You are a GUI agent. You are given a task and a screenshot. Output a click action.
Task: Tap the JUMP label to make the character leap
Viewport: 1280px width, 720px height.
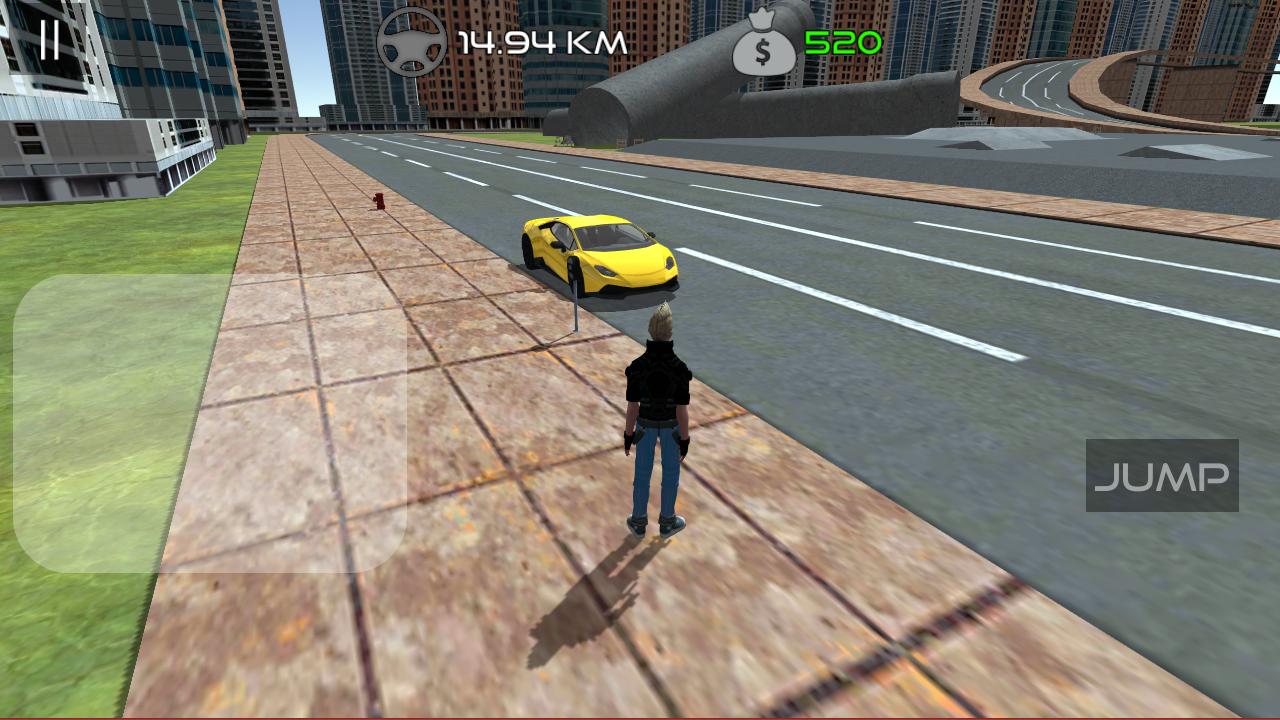click(x=1163, y=476)
